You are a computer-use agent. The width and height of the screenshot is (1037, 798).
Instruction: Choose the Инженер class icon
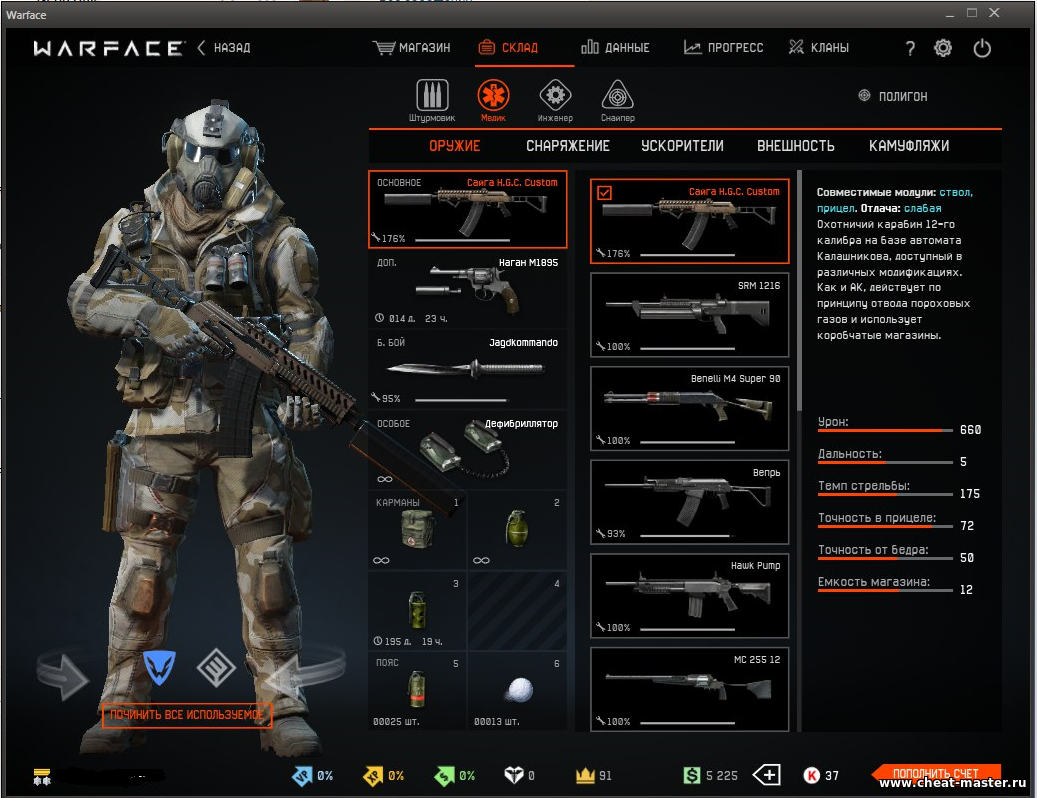click(555, 99)
